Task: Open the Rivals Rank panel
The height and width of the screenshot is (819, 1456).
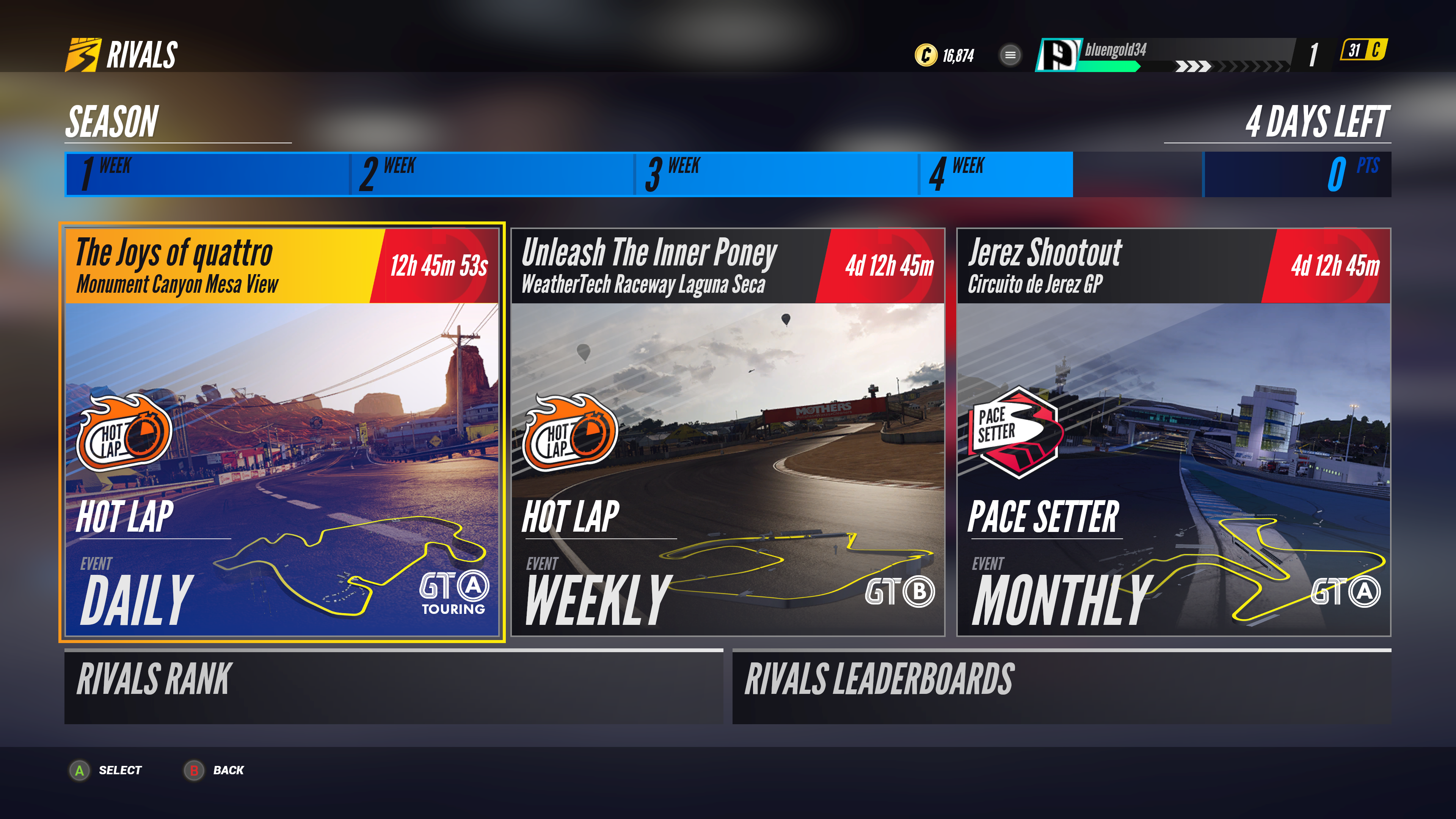Action: point(394,687)
